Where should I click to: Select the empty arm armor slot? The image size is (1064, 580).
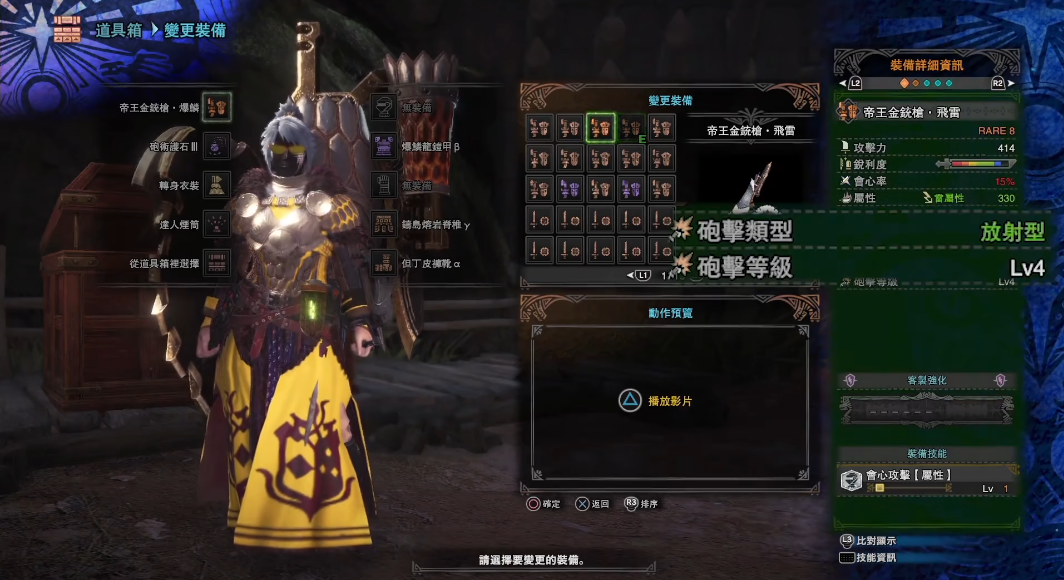click(x=384, y=184)
